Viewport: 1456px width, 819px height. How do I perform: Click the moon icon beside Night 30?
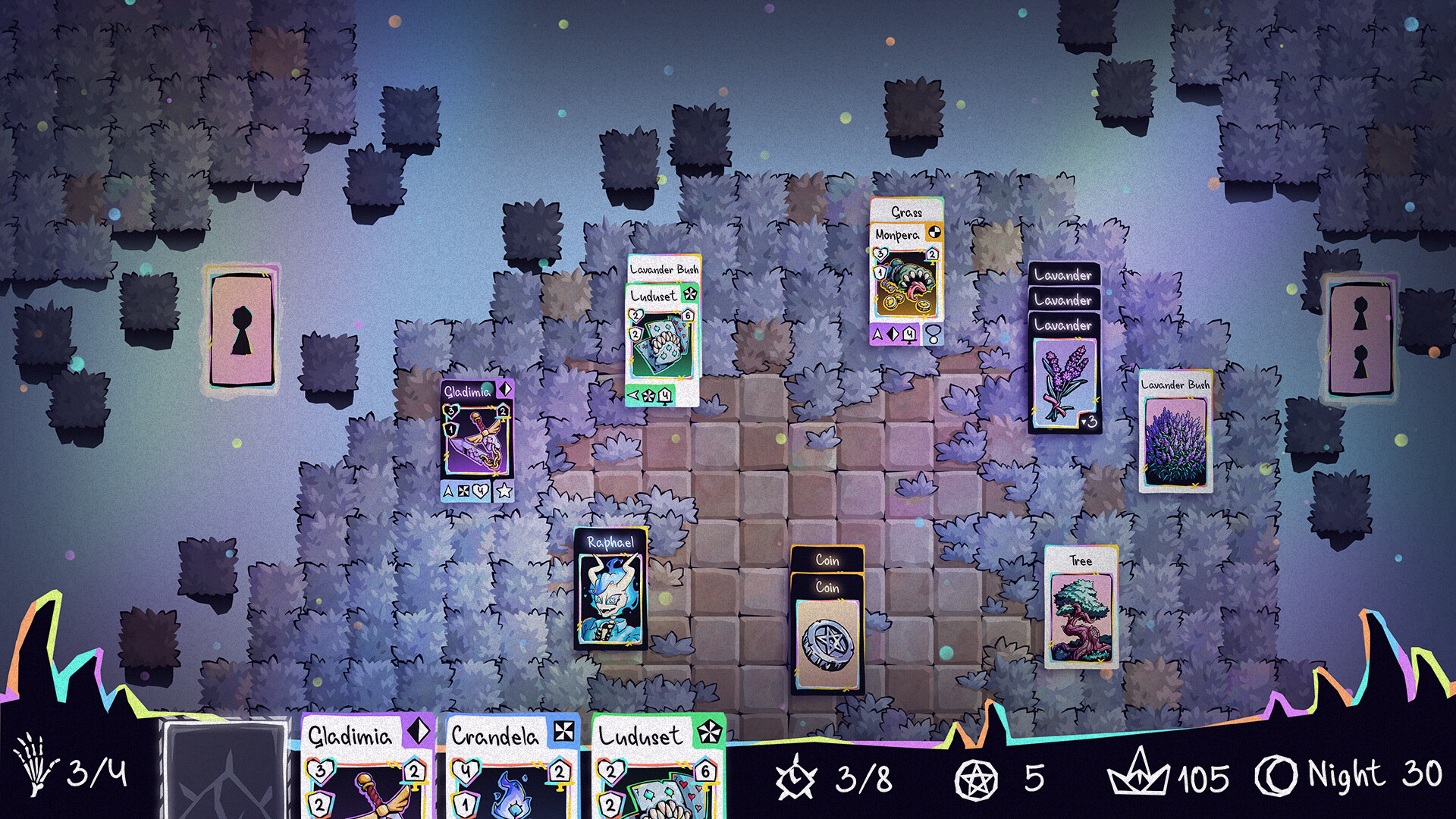click(x=1276, y=777)
